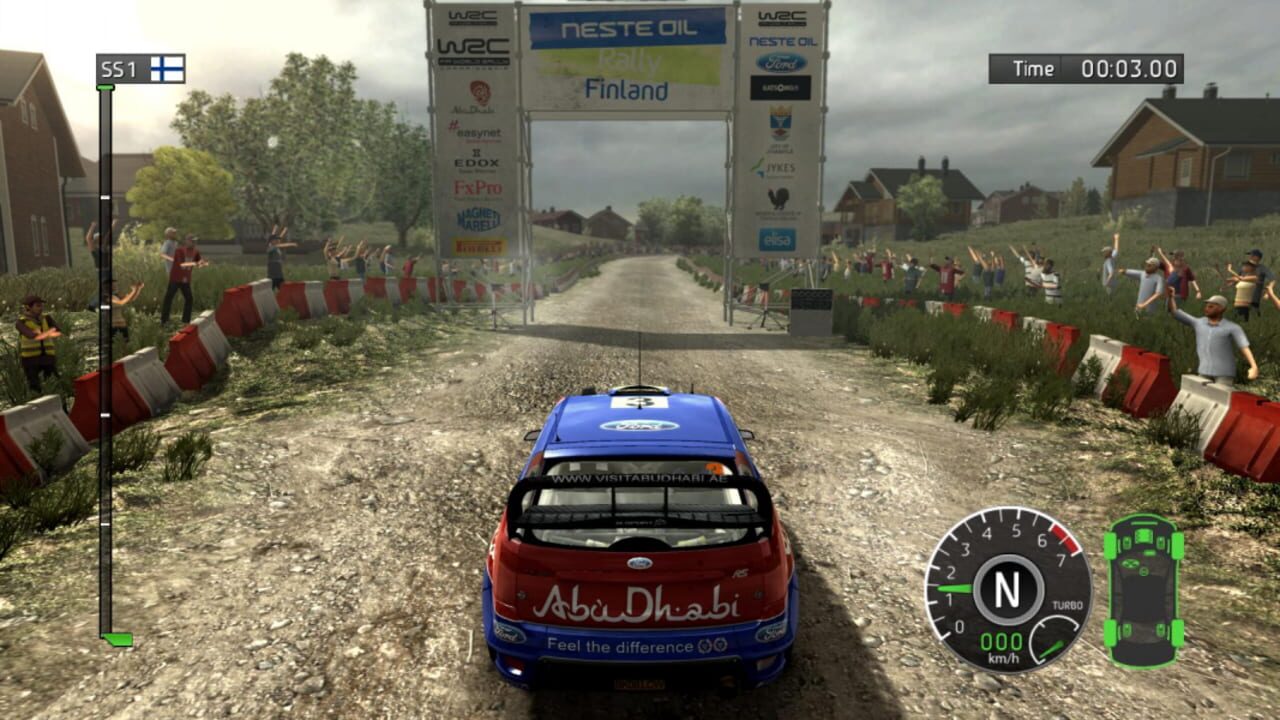Viewport: 1280px width, 720px height.
Task: Toggle the gear indicator showing N
Action: coord(1009,587)
